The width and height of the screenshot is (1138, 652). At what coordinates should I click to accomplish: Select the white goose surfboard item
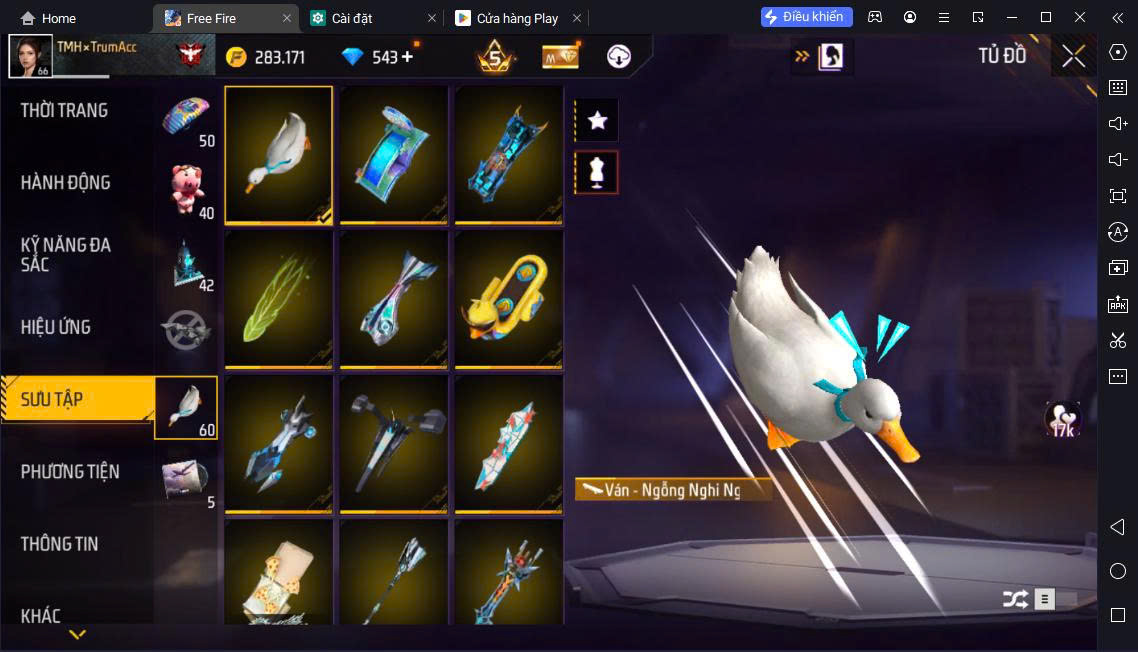click(279, 155)
